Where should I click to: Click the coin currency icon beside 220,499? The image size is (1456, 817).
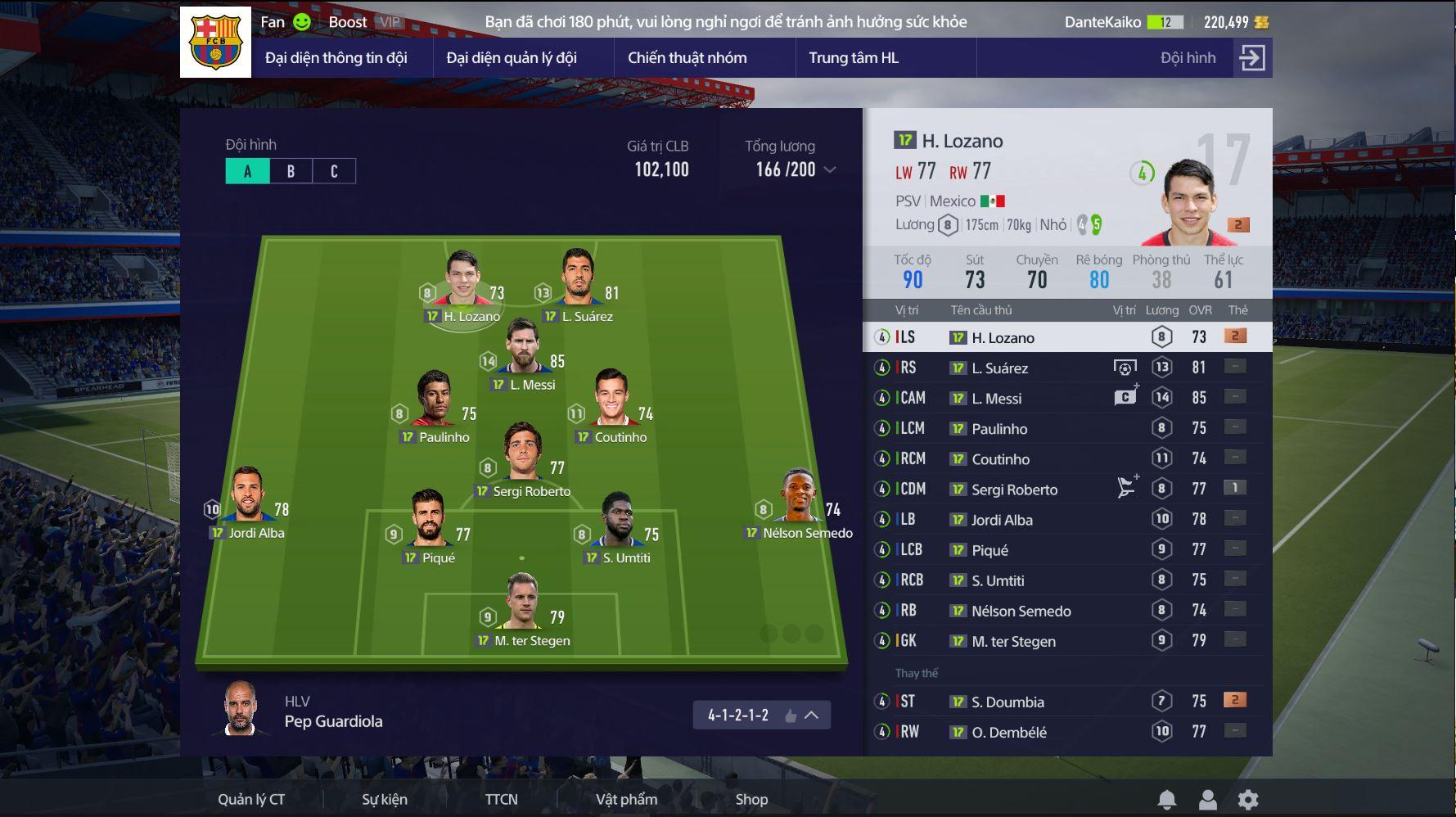tap(1263, 22)
